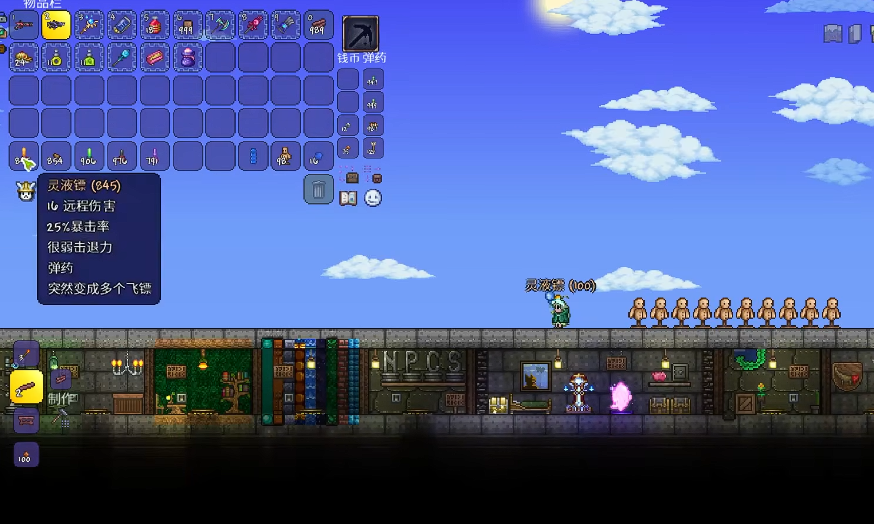Viewport: 874px width, 524px height.
Task: Select the crafting recipe showing 100
Action: point(26,455)
